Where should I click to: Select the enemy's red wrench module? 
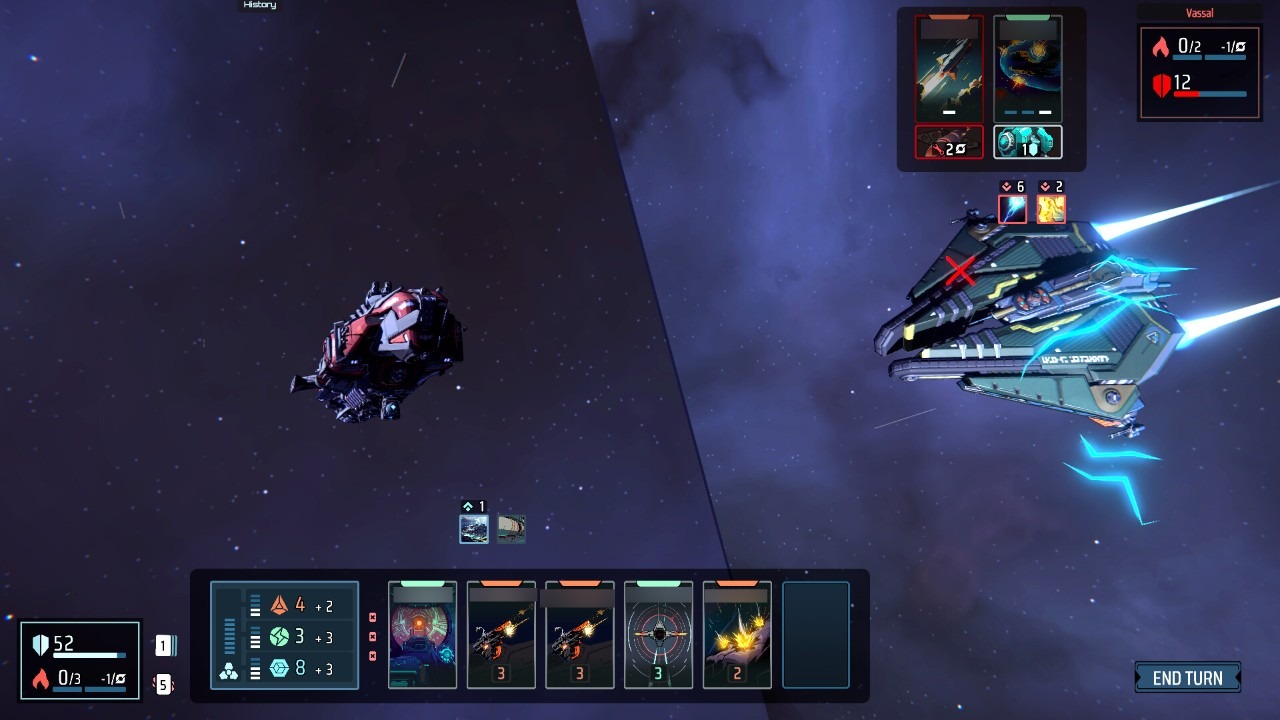(x=949, y=142)
